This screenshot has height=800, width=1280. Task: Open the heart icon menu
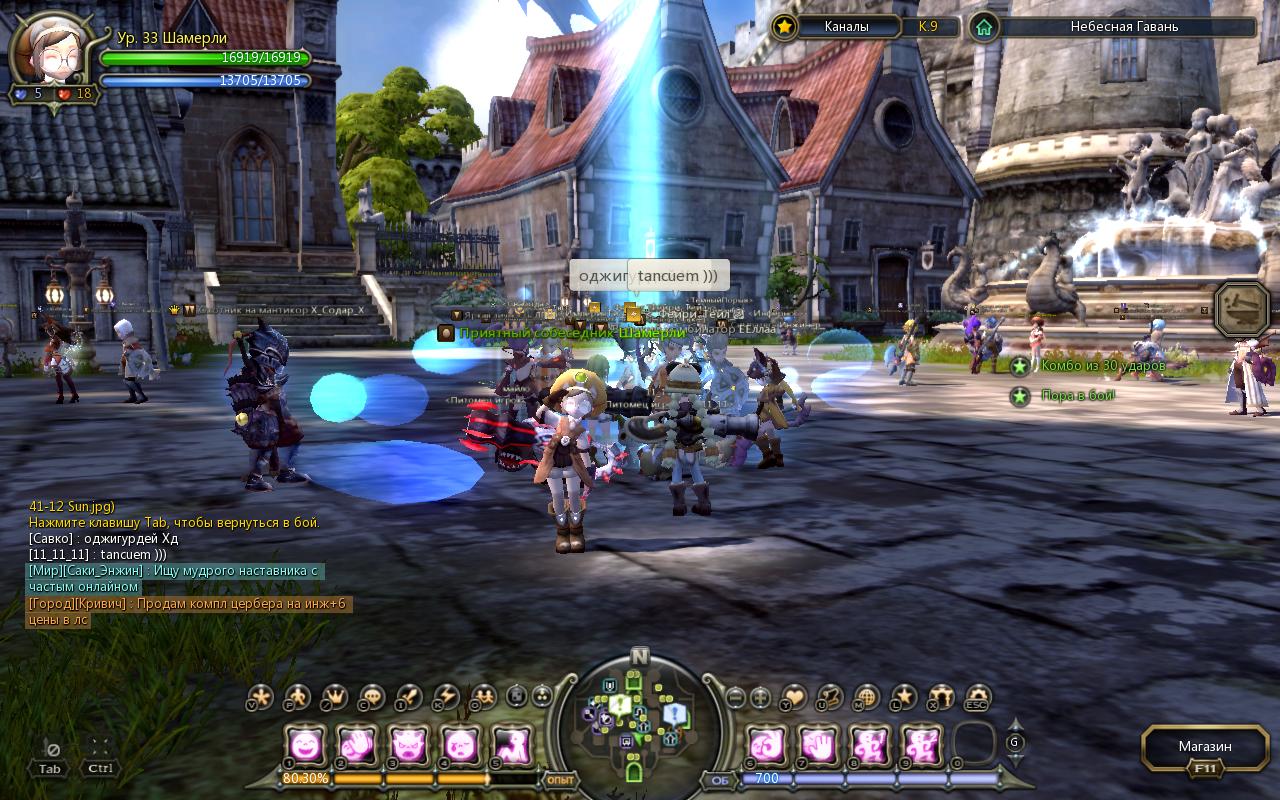[x=795, y=697]
